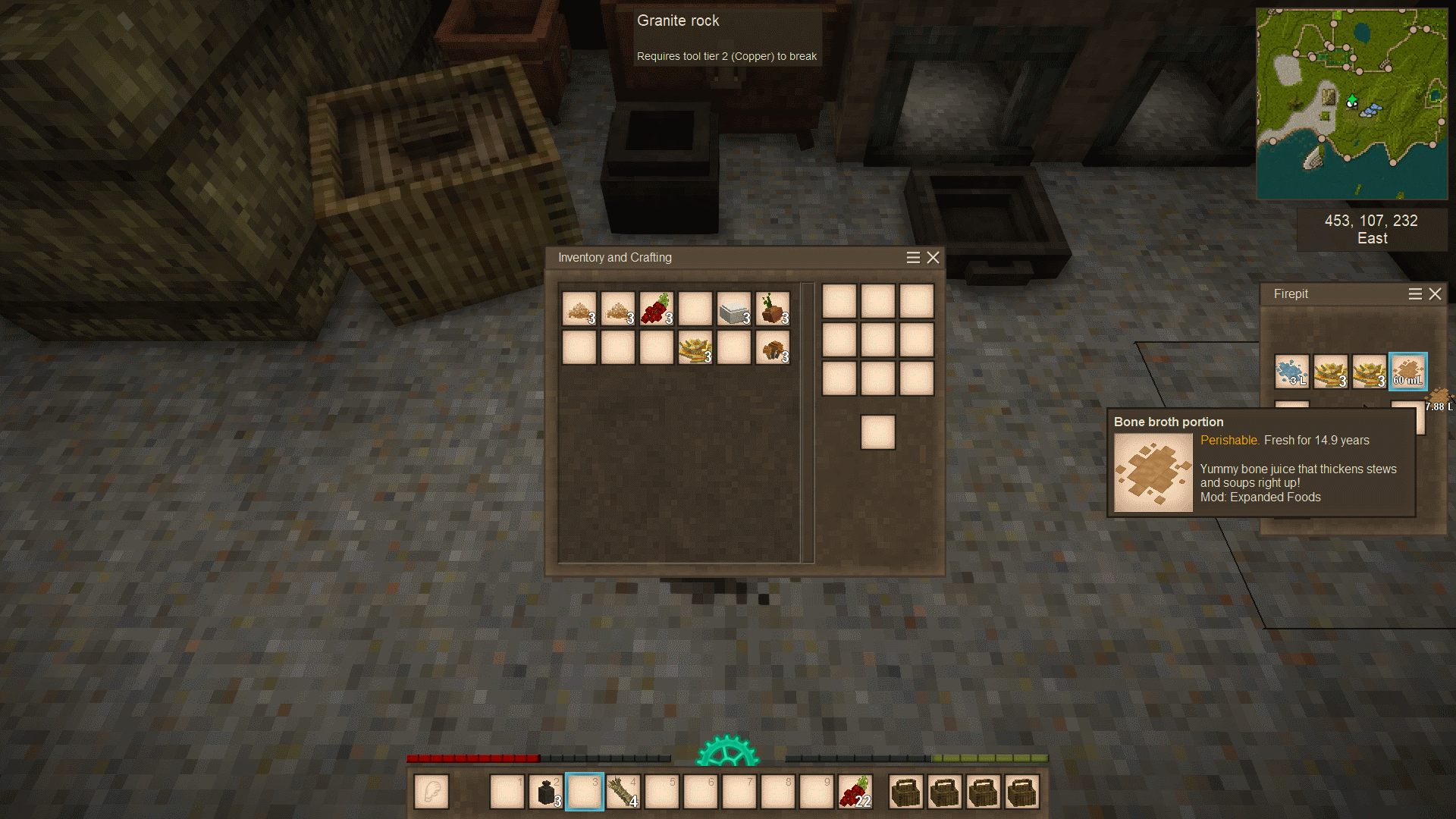
Task: Click the crafting output slot below the grid
Action: click(877, 432)
